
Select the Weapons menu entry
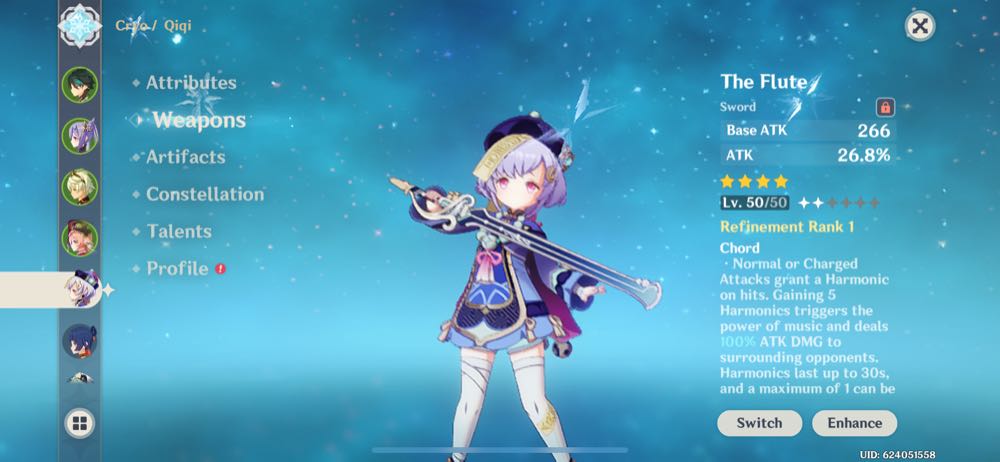pyautogui.click(x=199, y=120)
